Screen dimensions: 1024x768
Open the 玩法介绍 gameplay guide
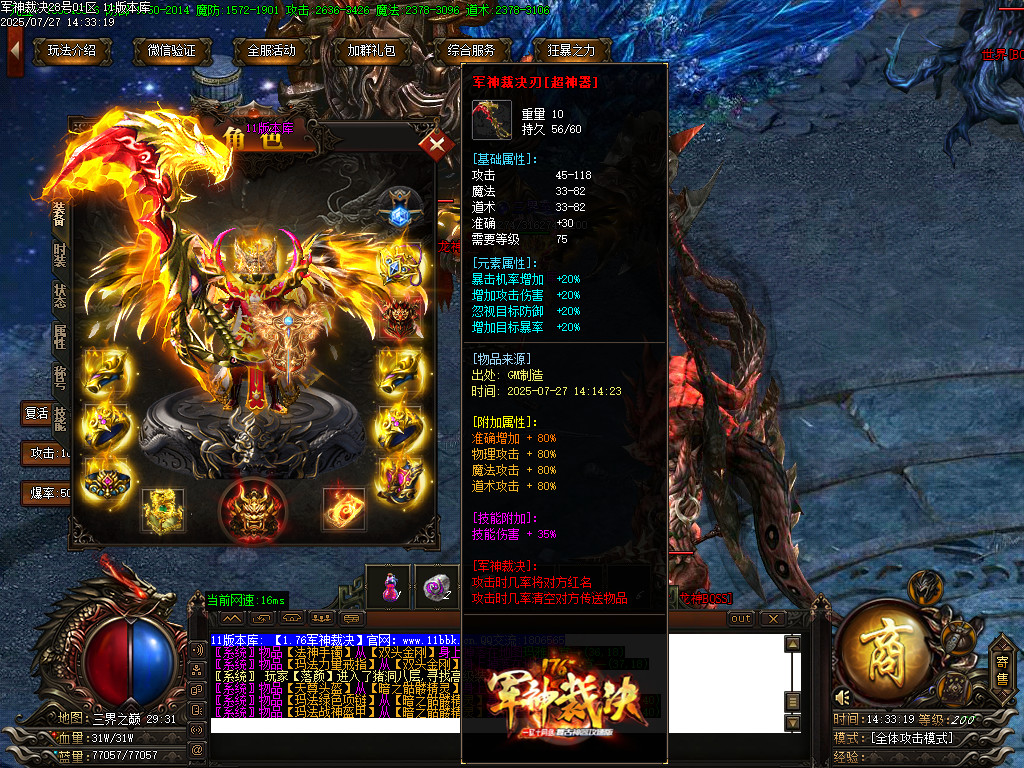click(72, 50)
